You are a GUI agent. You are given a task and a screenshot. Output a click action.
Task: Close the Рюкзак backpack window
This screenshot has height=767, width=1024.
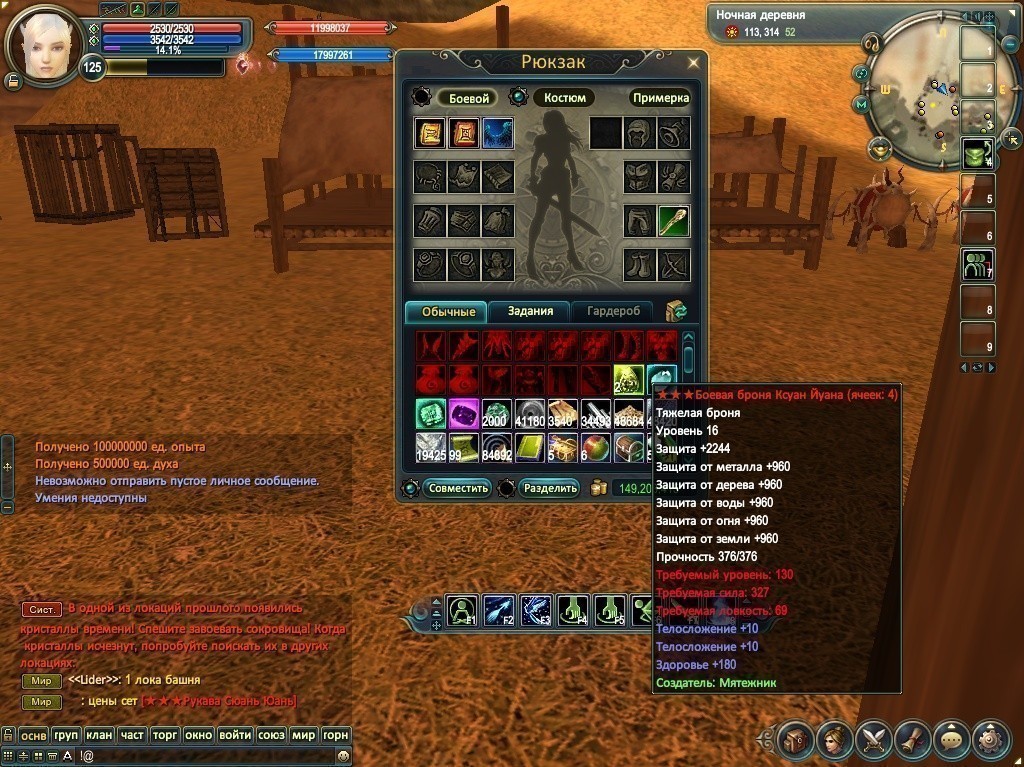coord(690,64)
